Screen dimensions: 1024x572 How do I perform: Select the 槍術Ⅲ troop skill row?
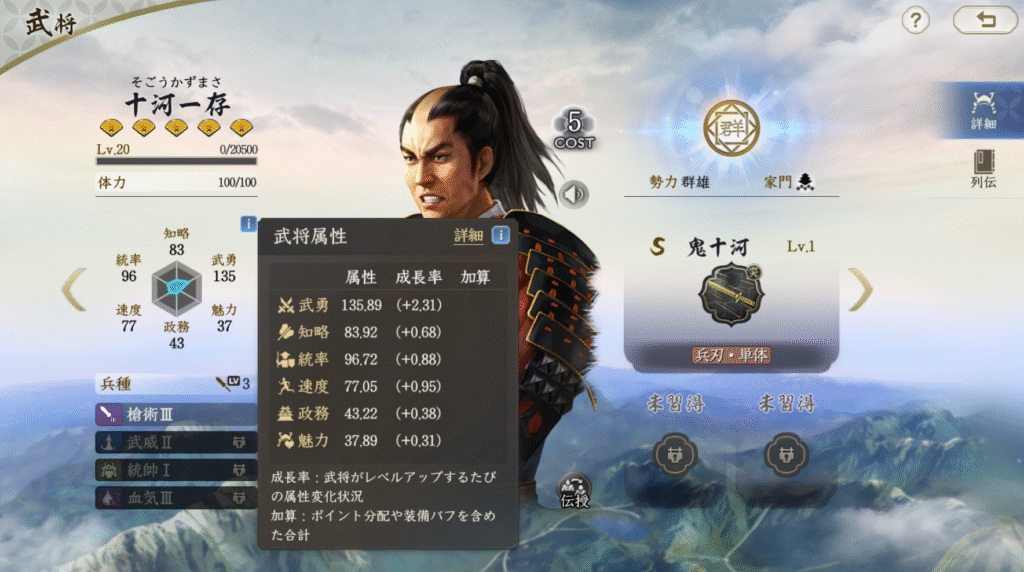175,413
